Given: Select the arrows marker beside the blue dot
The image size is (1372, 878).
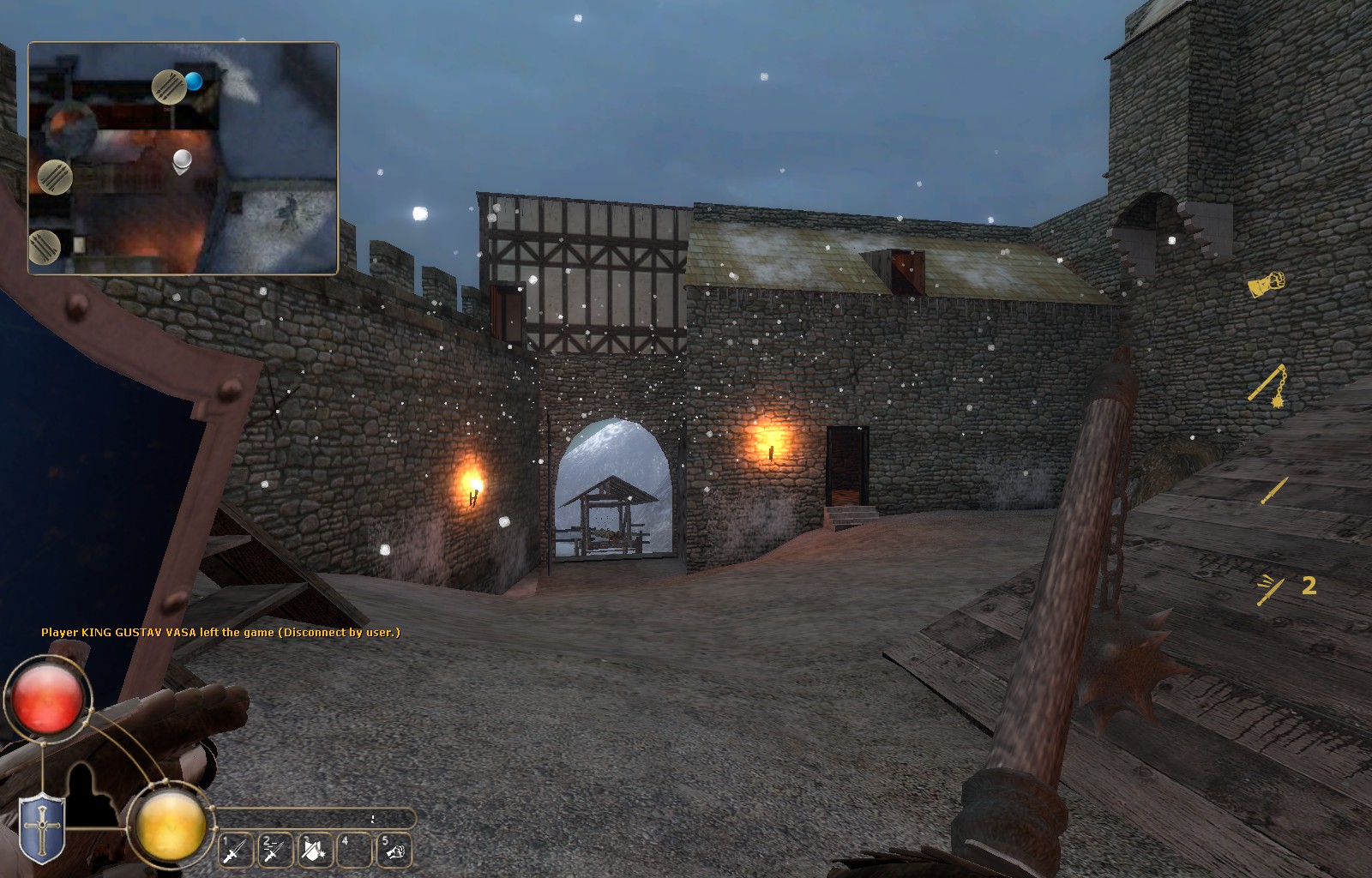Looking at the screenshot, I should (x=169, y=87).
